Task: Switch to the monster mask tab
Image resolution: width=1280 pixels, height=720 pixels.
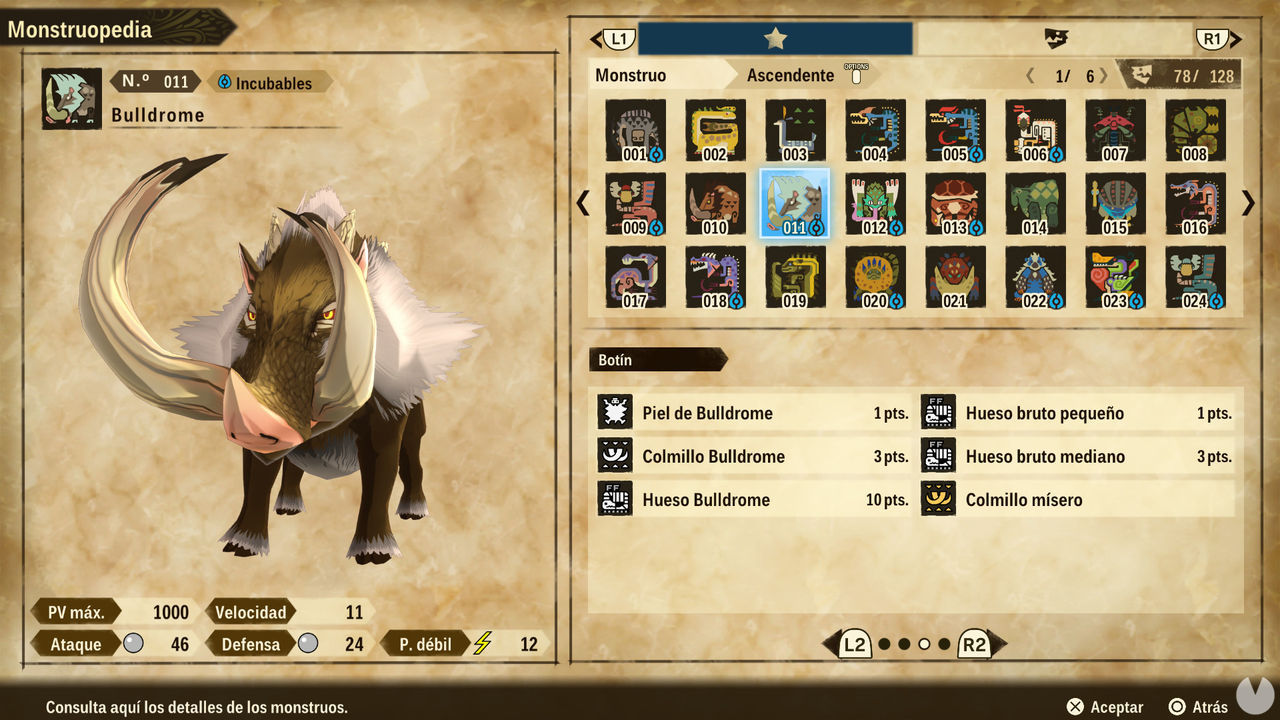Action: (x=1055, y=39)
